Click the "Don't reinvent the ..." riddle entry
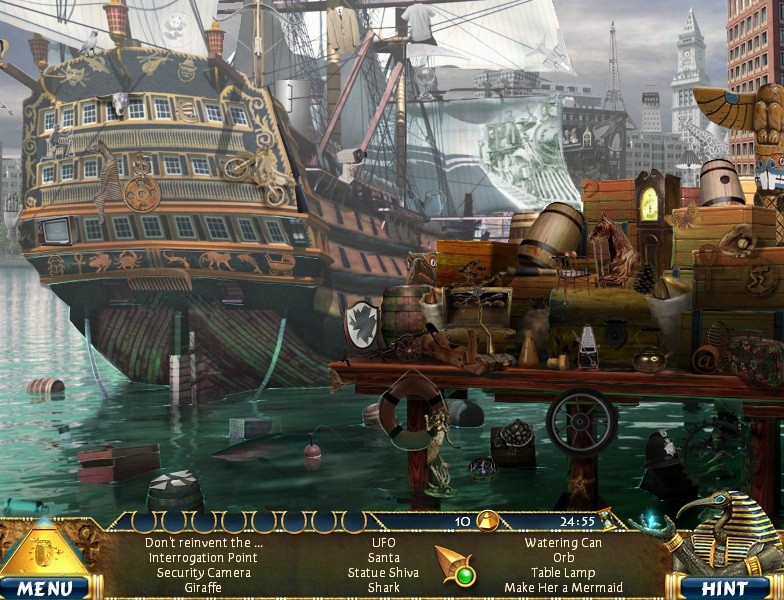 click(203, 543)
